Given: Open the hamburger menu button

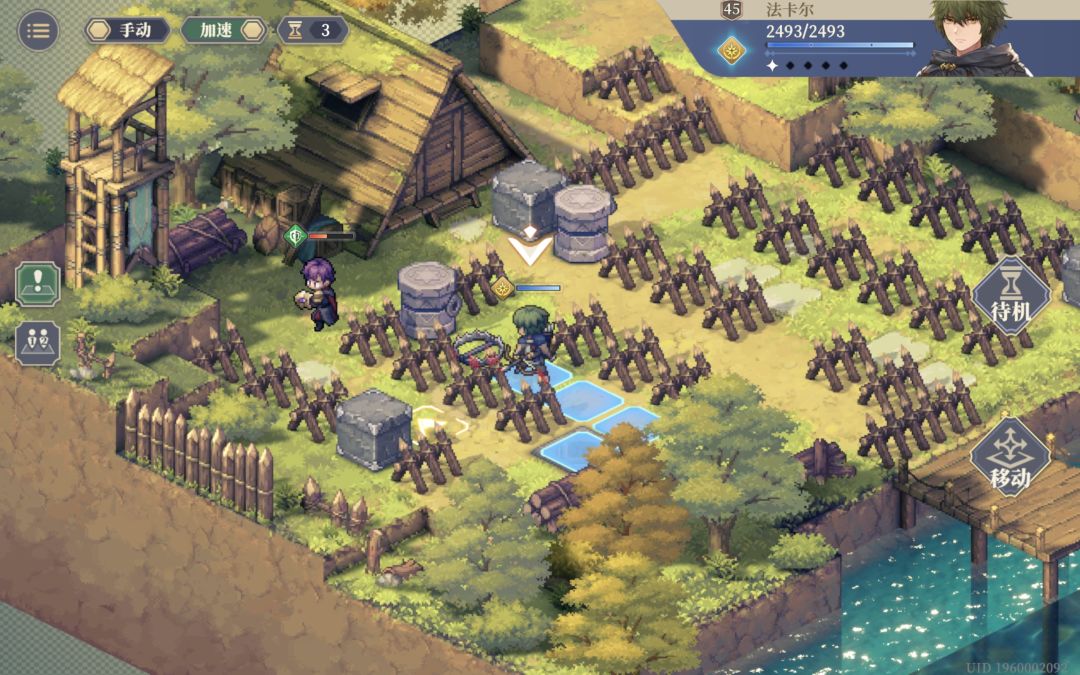Looking at the screenshot, I should point(38,30).
